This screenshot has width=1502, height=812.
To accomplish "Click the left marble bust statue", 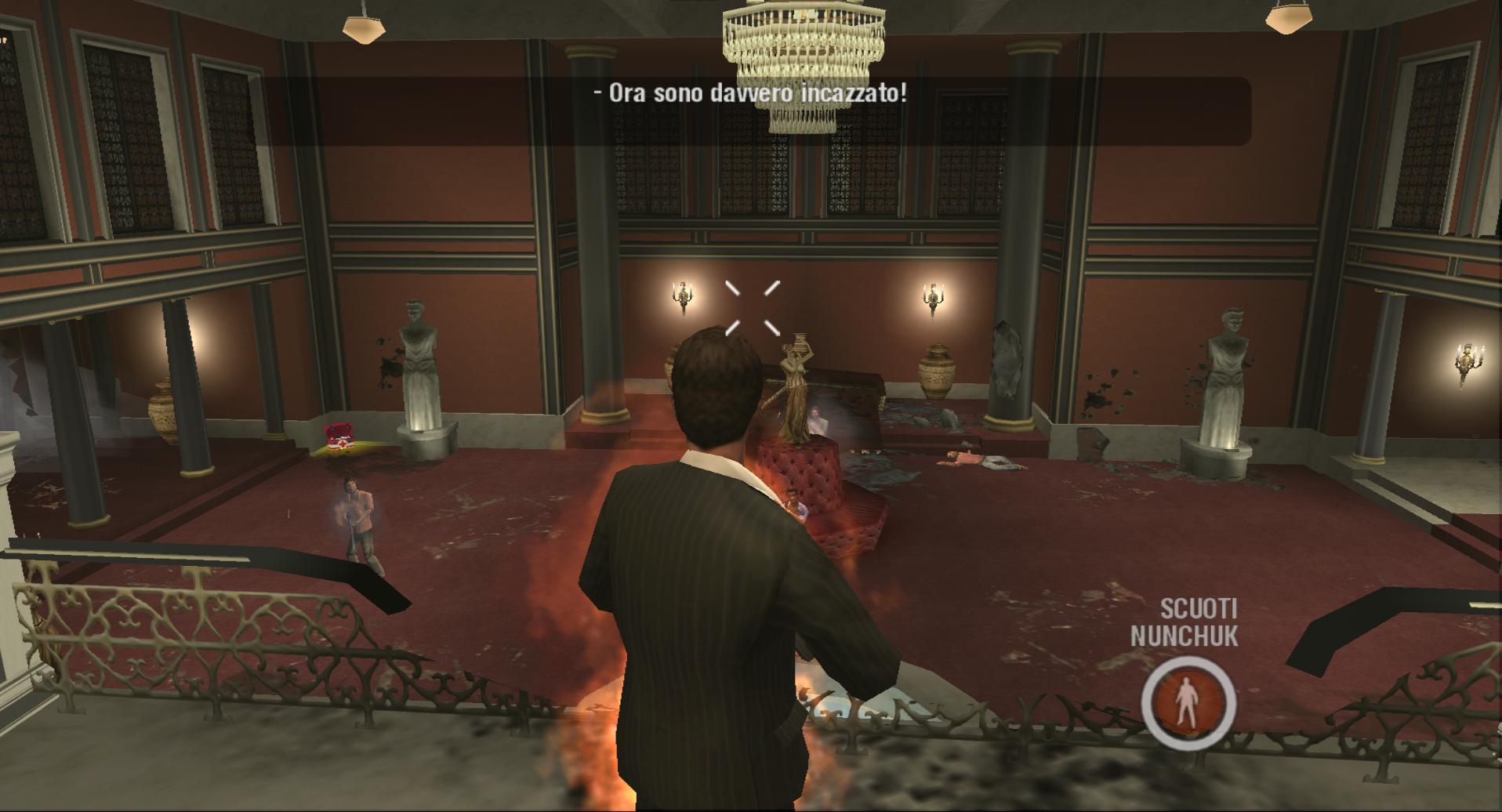I will 418,353.
